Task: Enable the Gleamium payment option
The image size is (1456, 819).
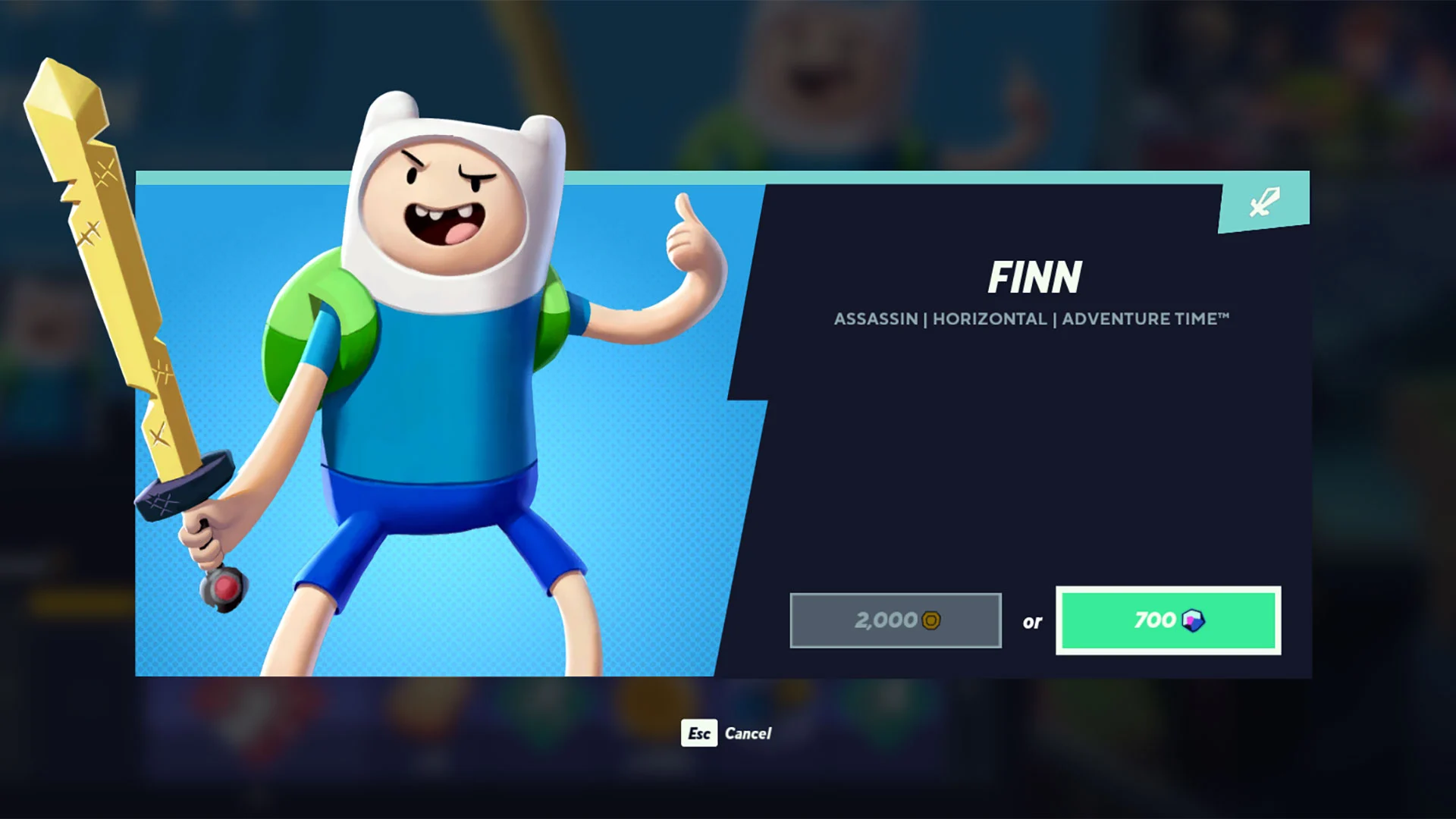Action: click(x=1166, y=620)
